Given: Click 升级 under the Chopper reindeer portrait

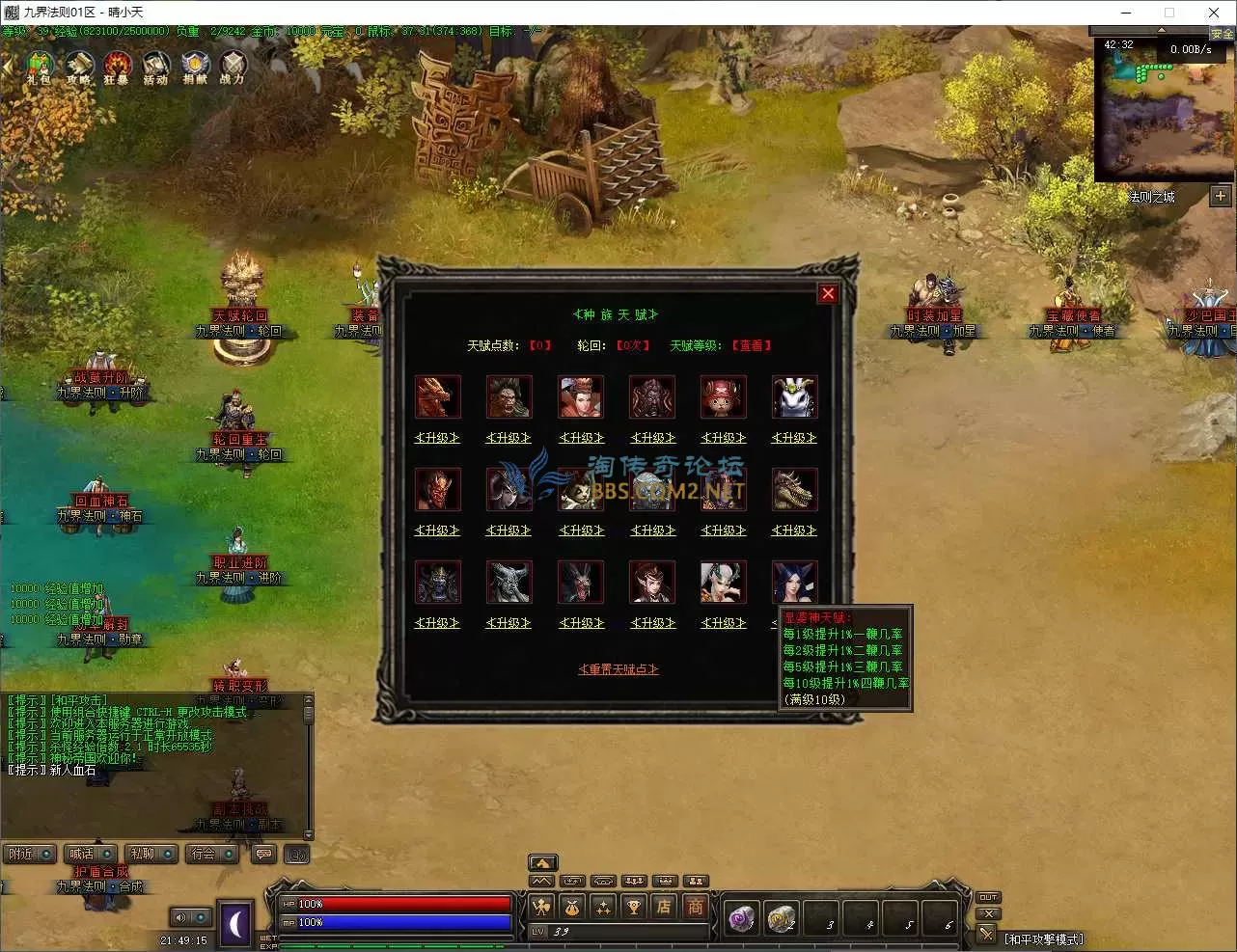Looking at the screenshot, I should (x=724, y=438).
